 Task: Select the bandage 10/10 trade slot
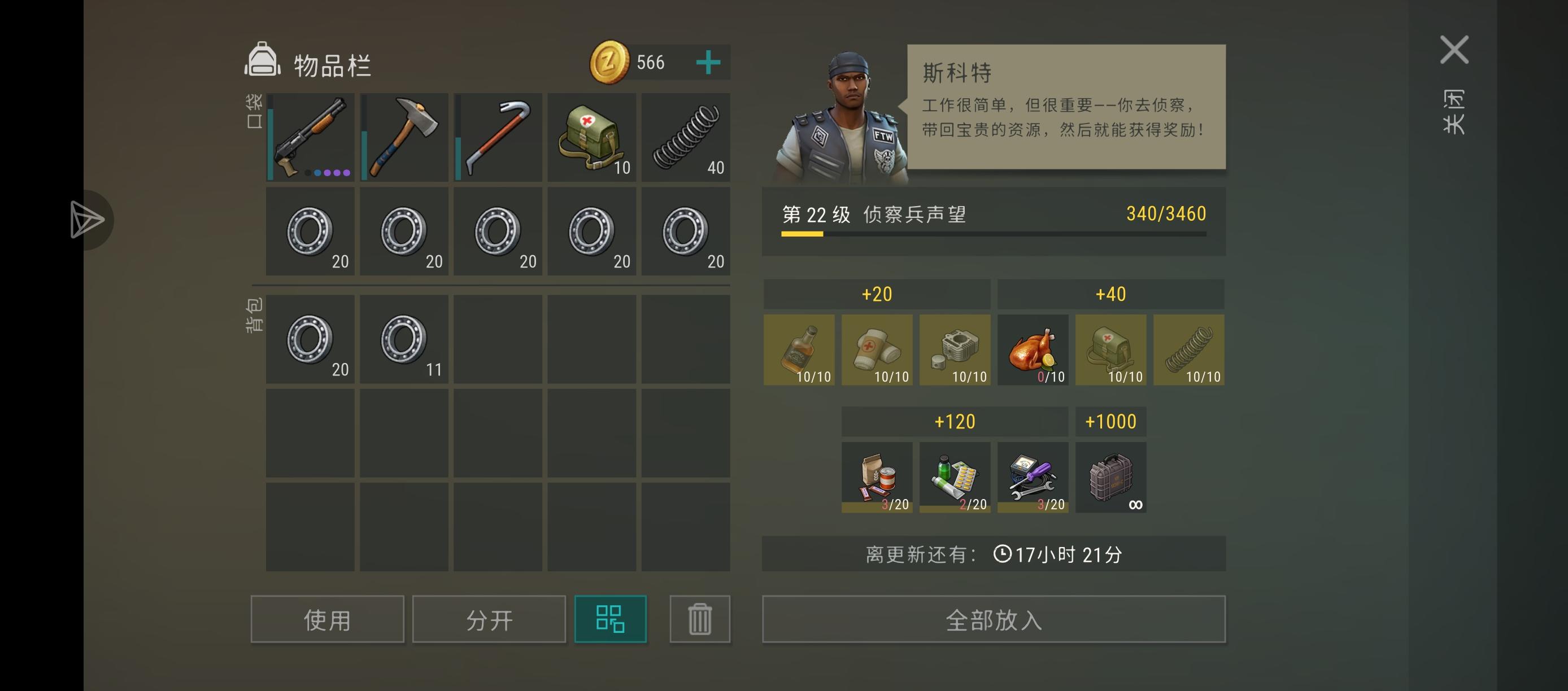(x=877, y=350)
